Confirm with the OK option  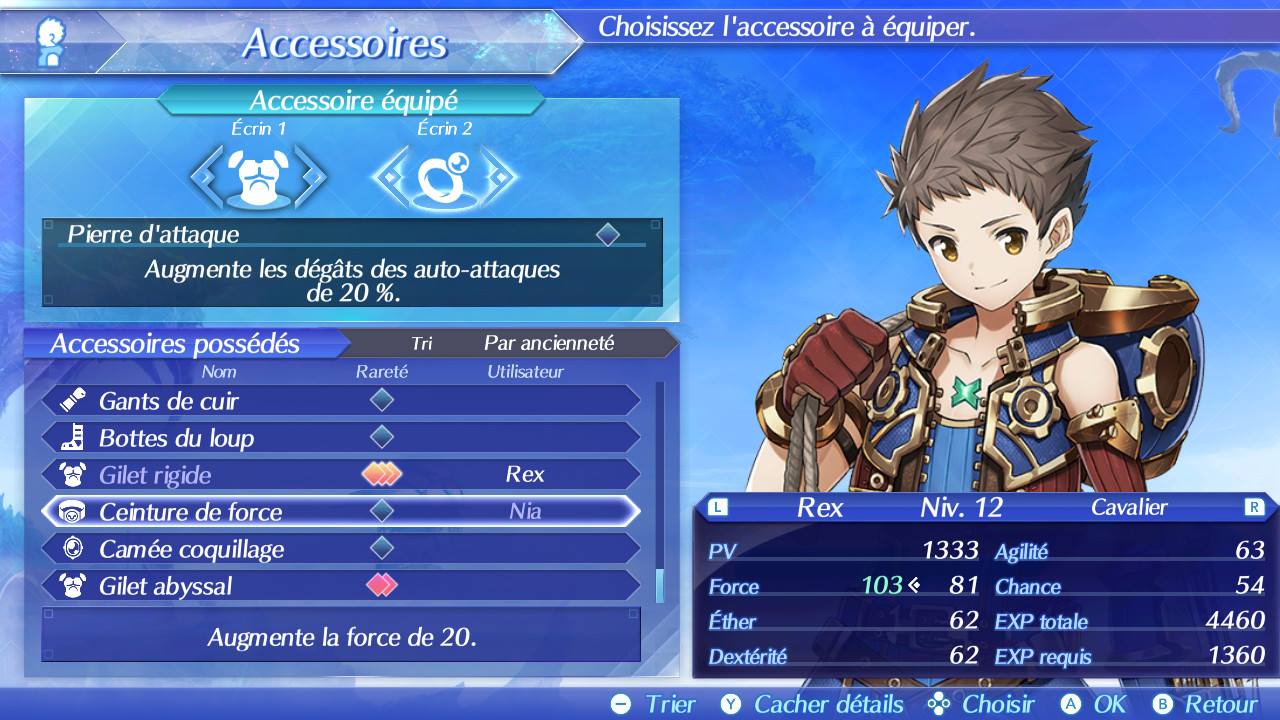tap(1094, 704)
